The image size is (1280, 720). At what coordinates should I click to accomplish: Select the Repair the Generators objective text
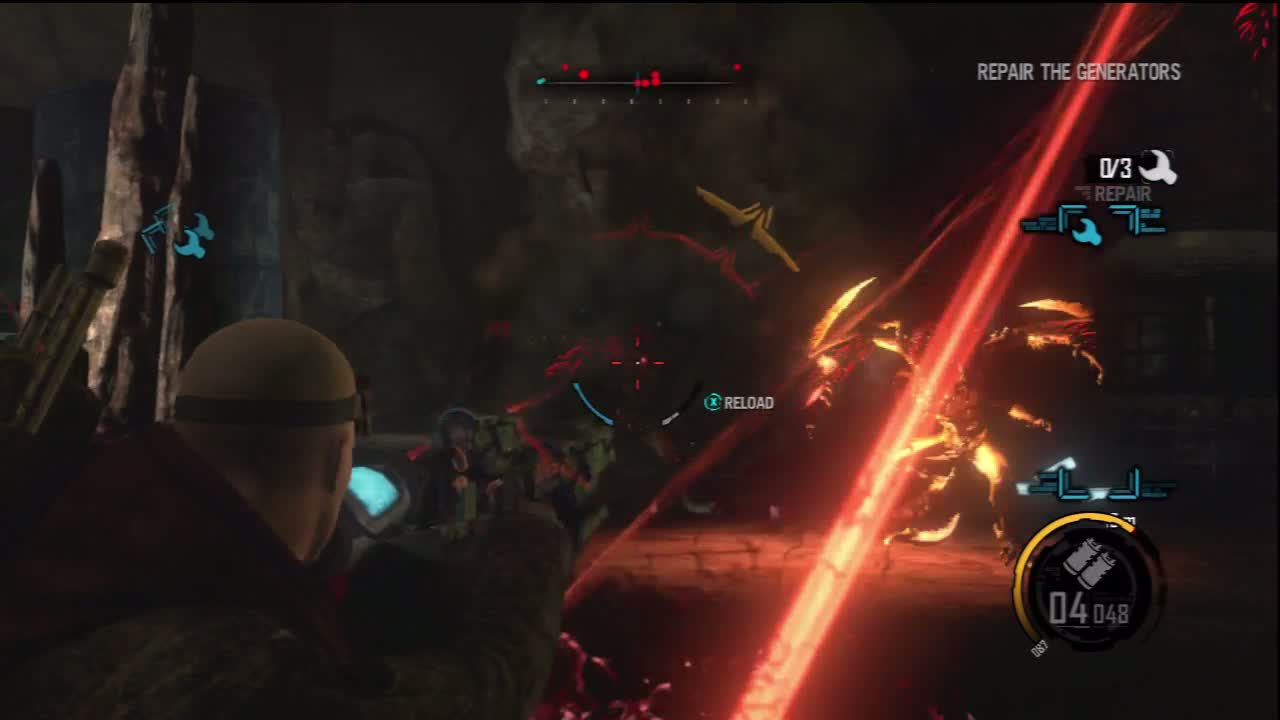pyautogui.click(x=1078, y=72)
